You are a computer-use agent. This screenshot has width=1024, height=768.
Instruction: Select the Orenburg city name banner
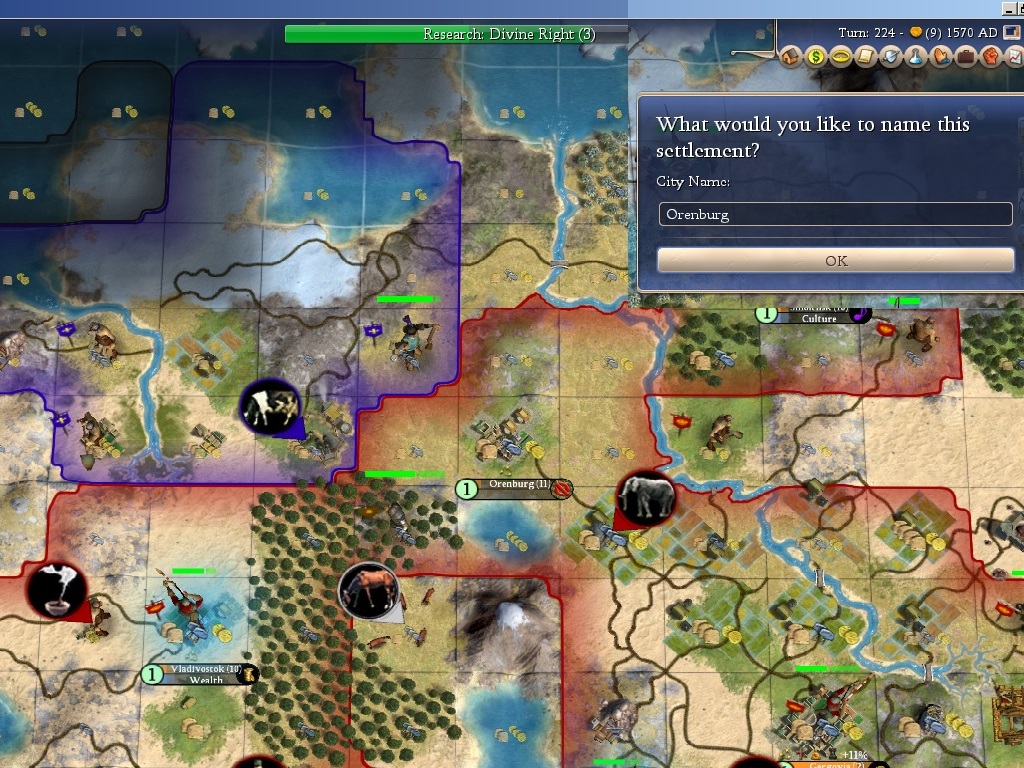coord(518,488)
